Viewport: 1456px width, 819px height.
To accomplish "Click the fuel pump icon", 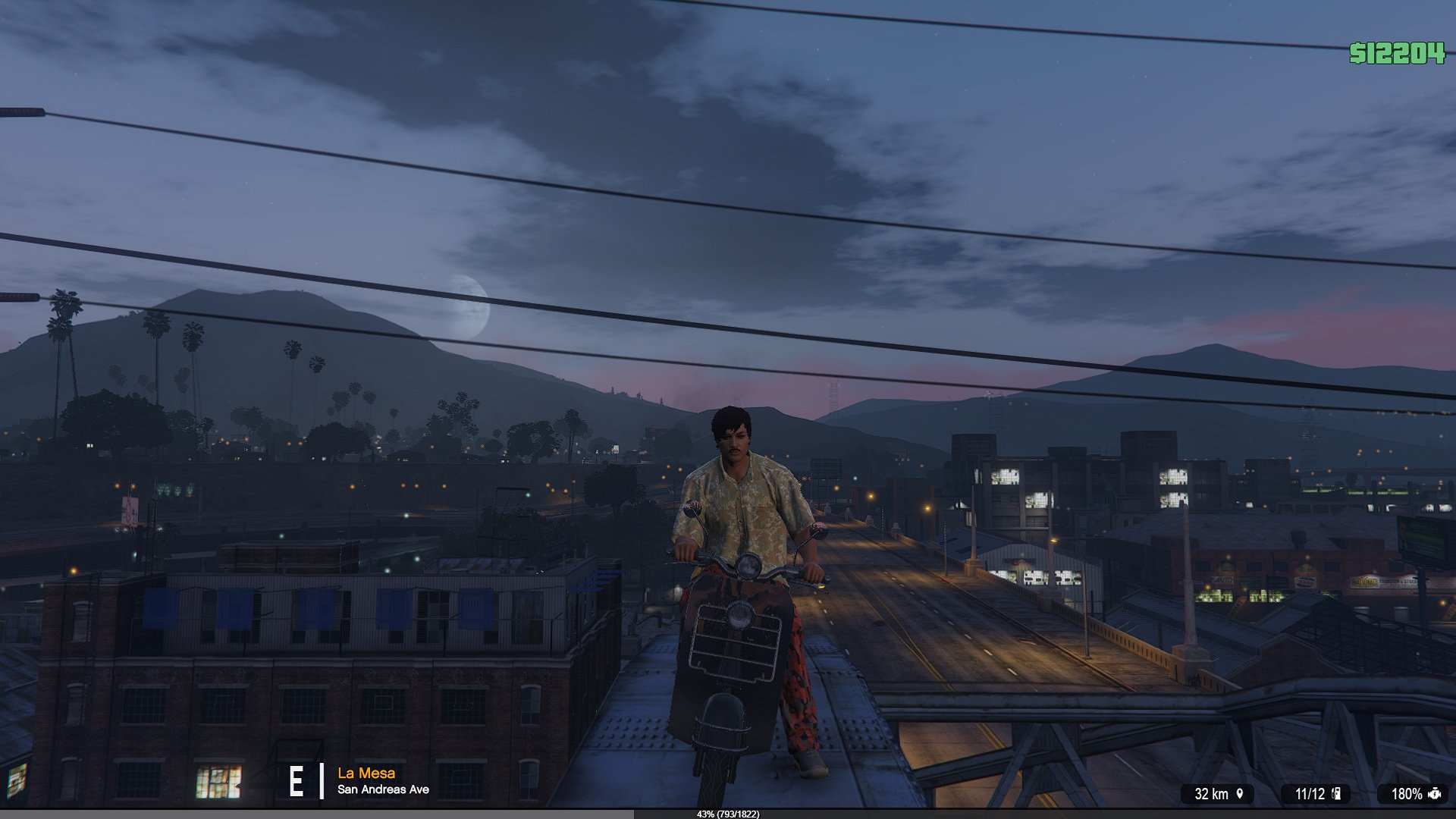I will 1336,794.
